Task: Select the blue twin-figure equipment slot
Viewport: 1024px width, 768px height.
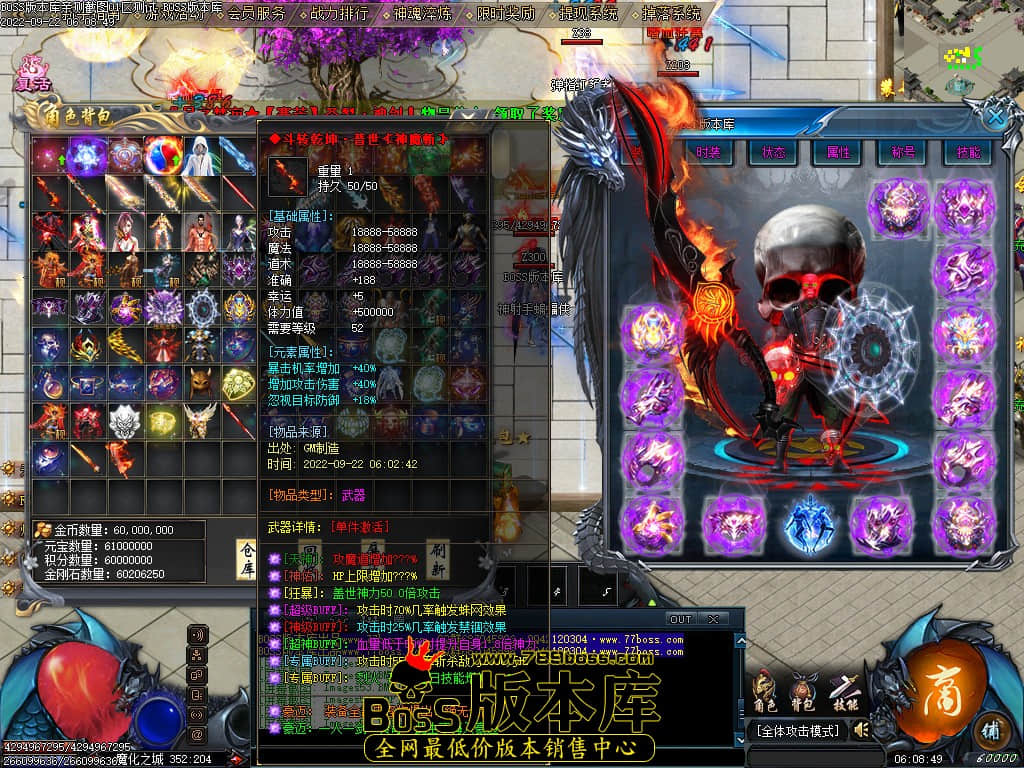Action: pyautogui.click(x=809, y=524)
